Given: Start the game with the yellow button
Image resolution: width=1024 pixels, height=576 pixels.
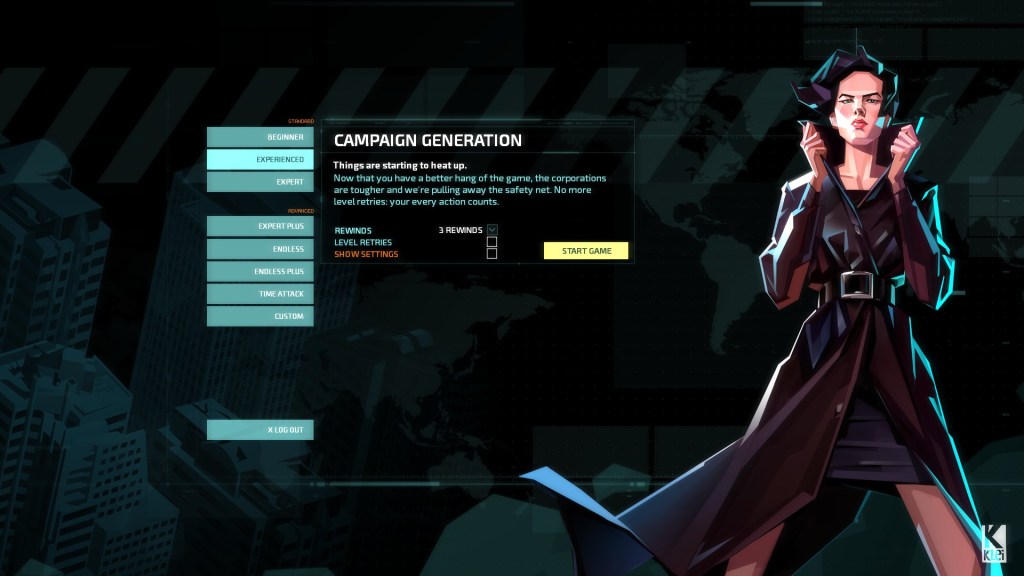Looking at the screenshot, I should tap(586, 250).
